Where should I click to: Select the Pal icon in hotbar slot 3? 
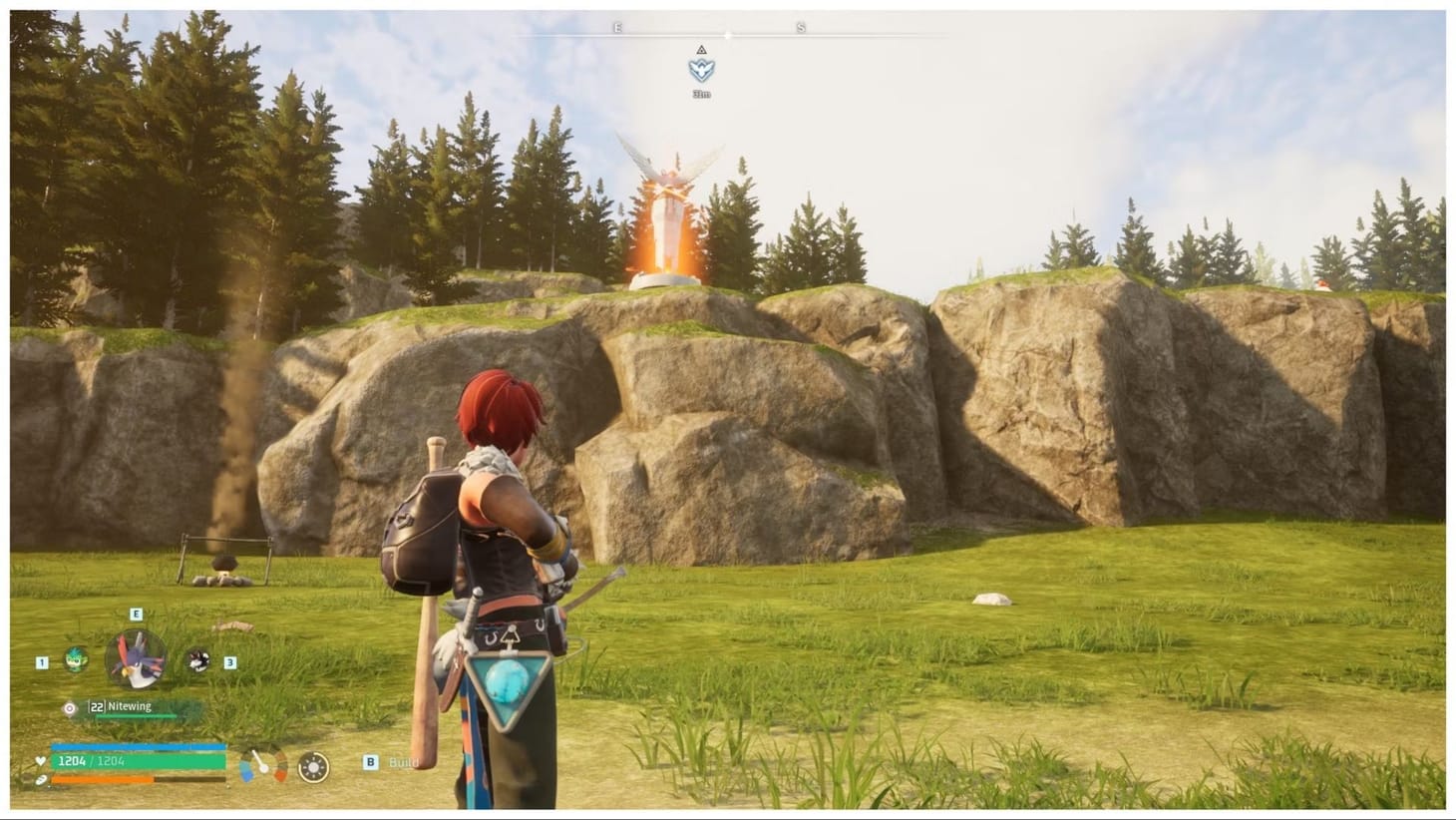tap(197, 661)
